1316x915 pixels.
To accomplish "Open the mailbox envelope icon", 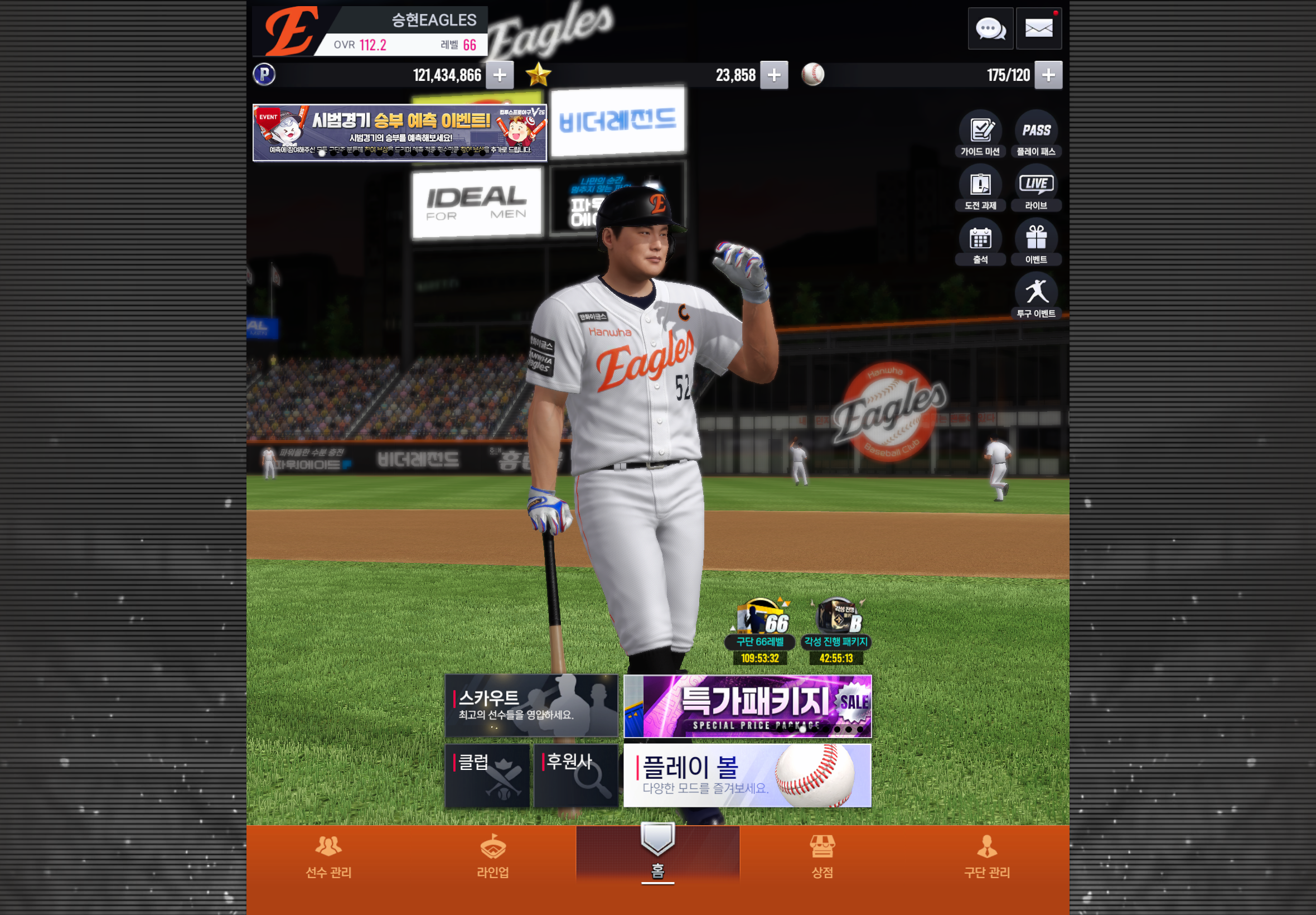I will (x=1038, y=28).
